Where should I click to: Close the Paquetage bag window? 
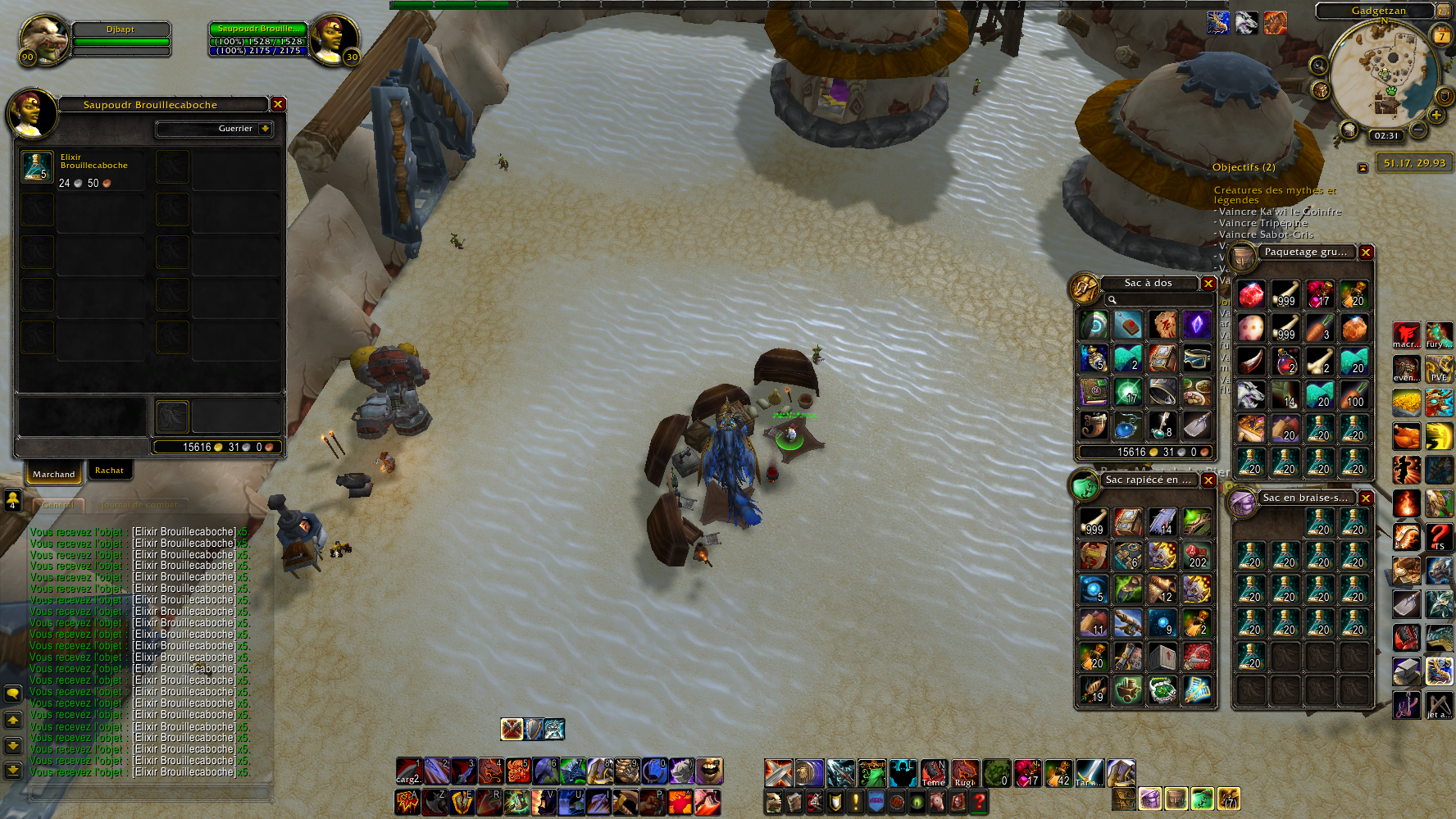point(1366,253)
